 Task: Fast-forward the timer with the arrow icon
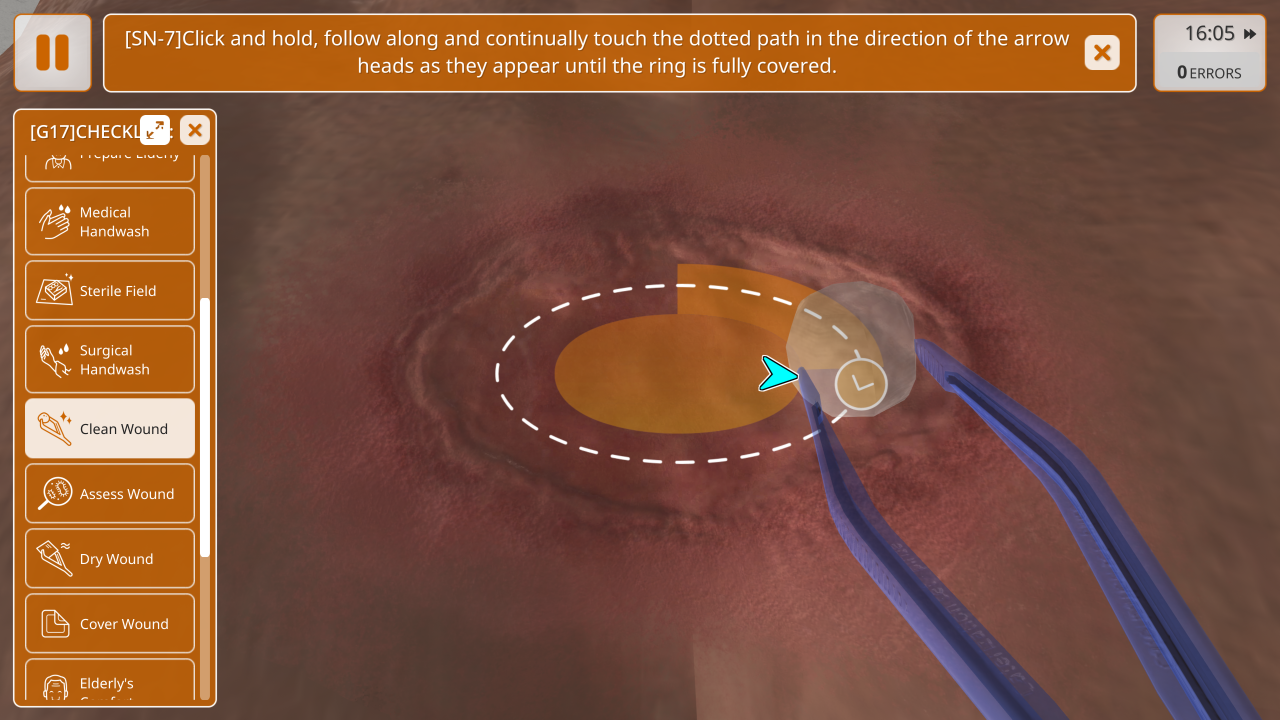[1250, 34]
